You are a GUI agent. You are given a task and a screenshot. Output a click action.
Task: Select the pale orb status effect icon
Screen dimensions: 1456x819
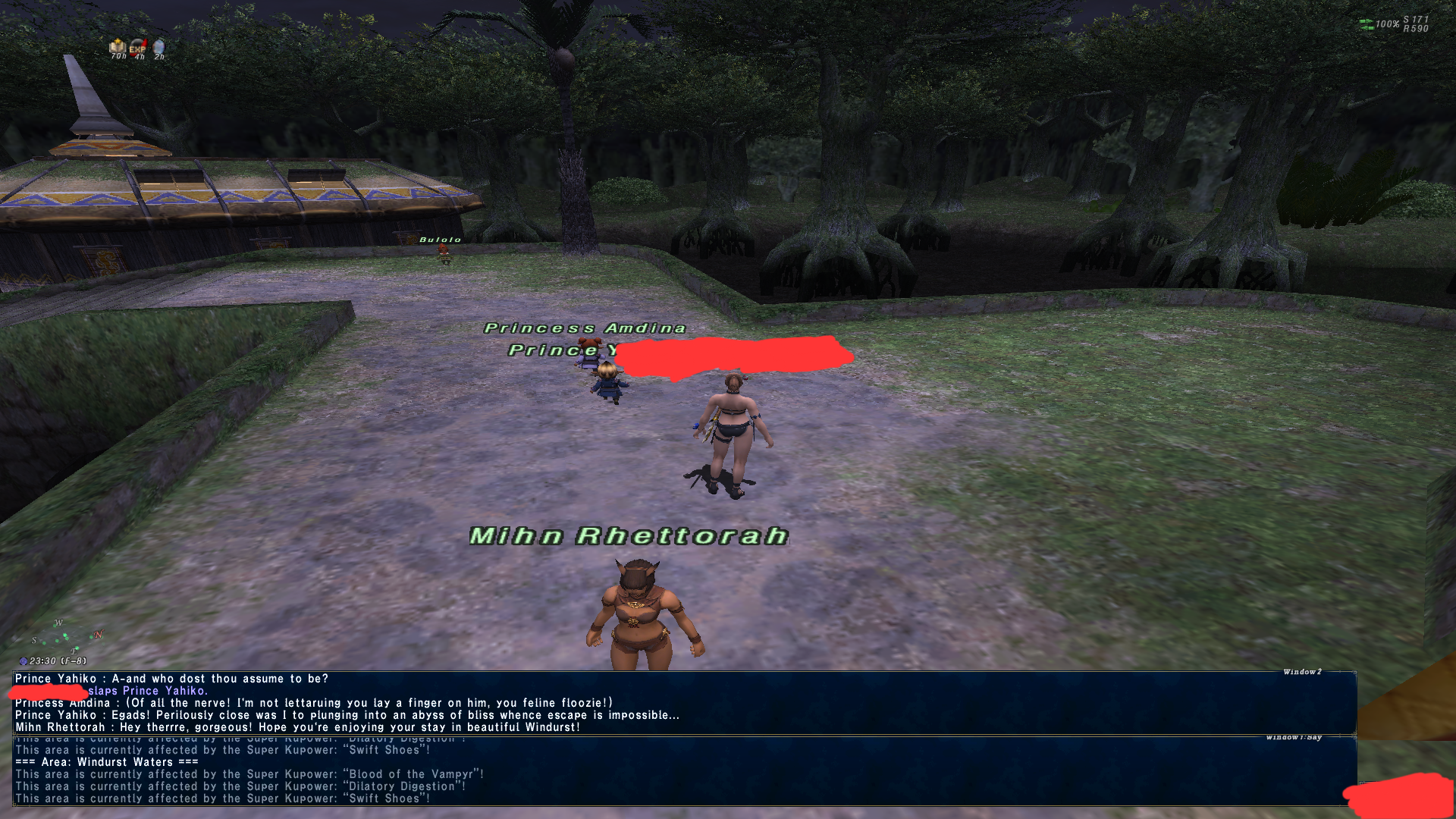click(x=158, y=47)
